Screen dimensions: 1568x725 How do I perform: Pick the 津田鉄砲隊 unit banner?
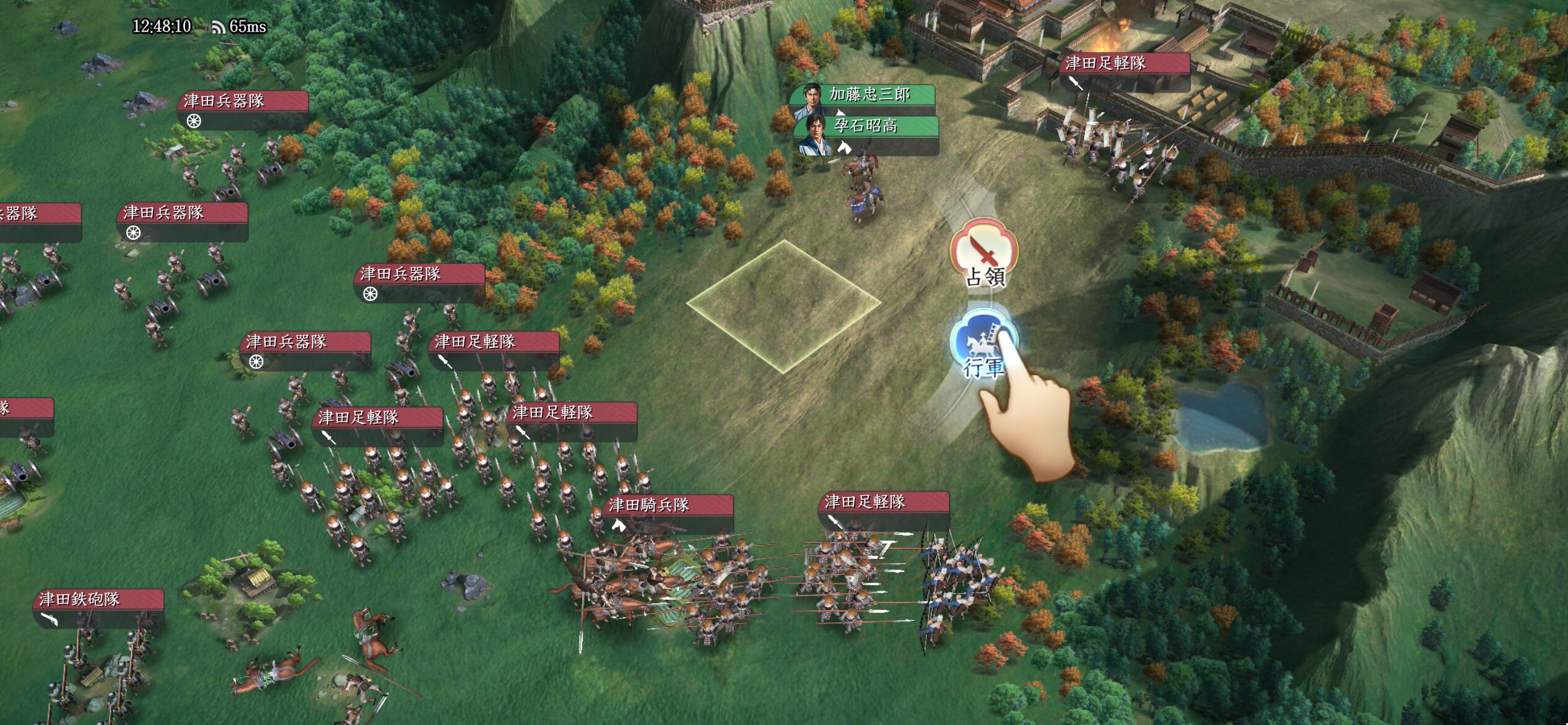pos(98,600)
